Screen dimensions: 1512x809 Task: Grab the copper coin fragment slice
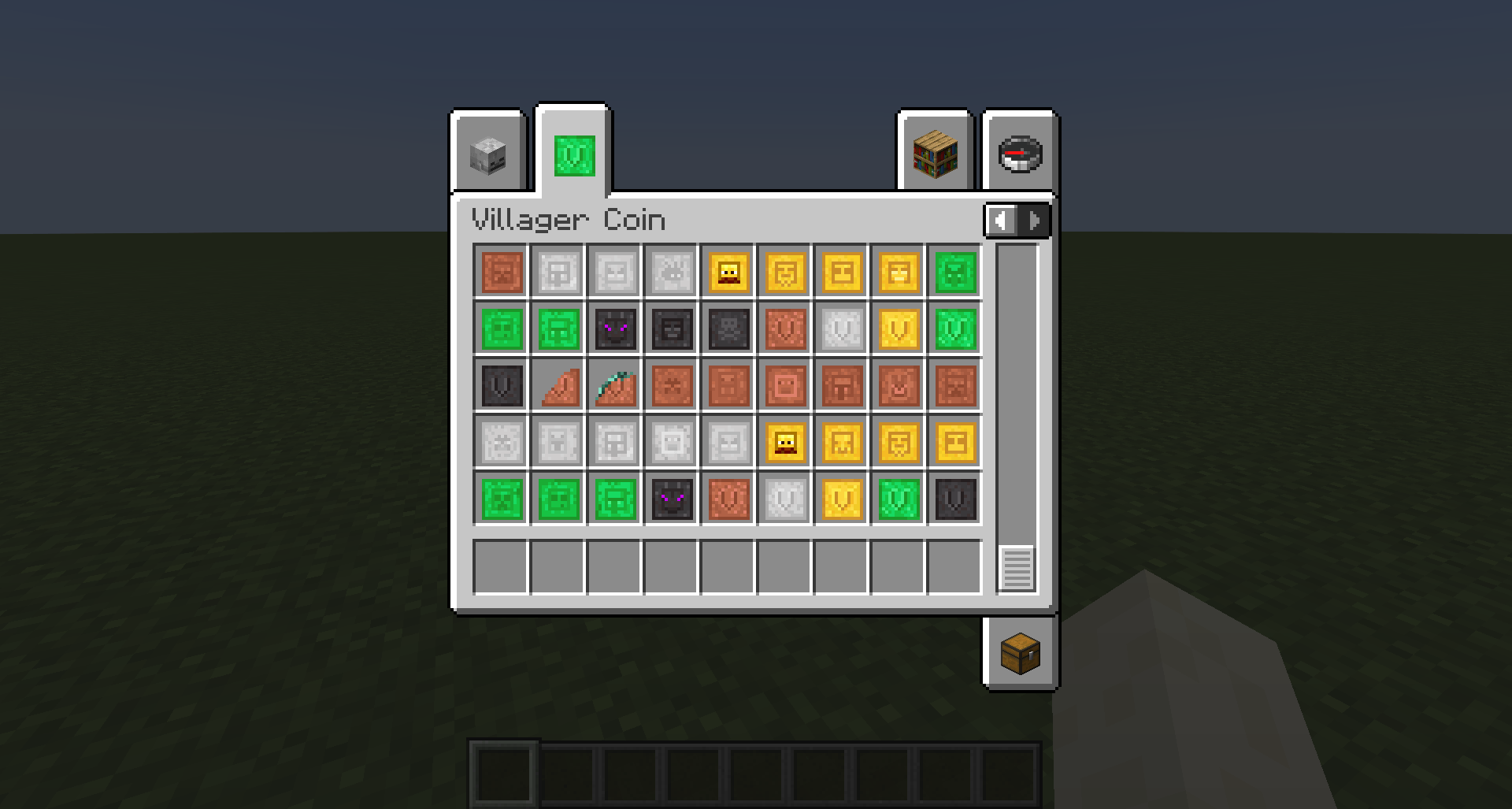[x=558, y=386]
